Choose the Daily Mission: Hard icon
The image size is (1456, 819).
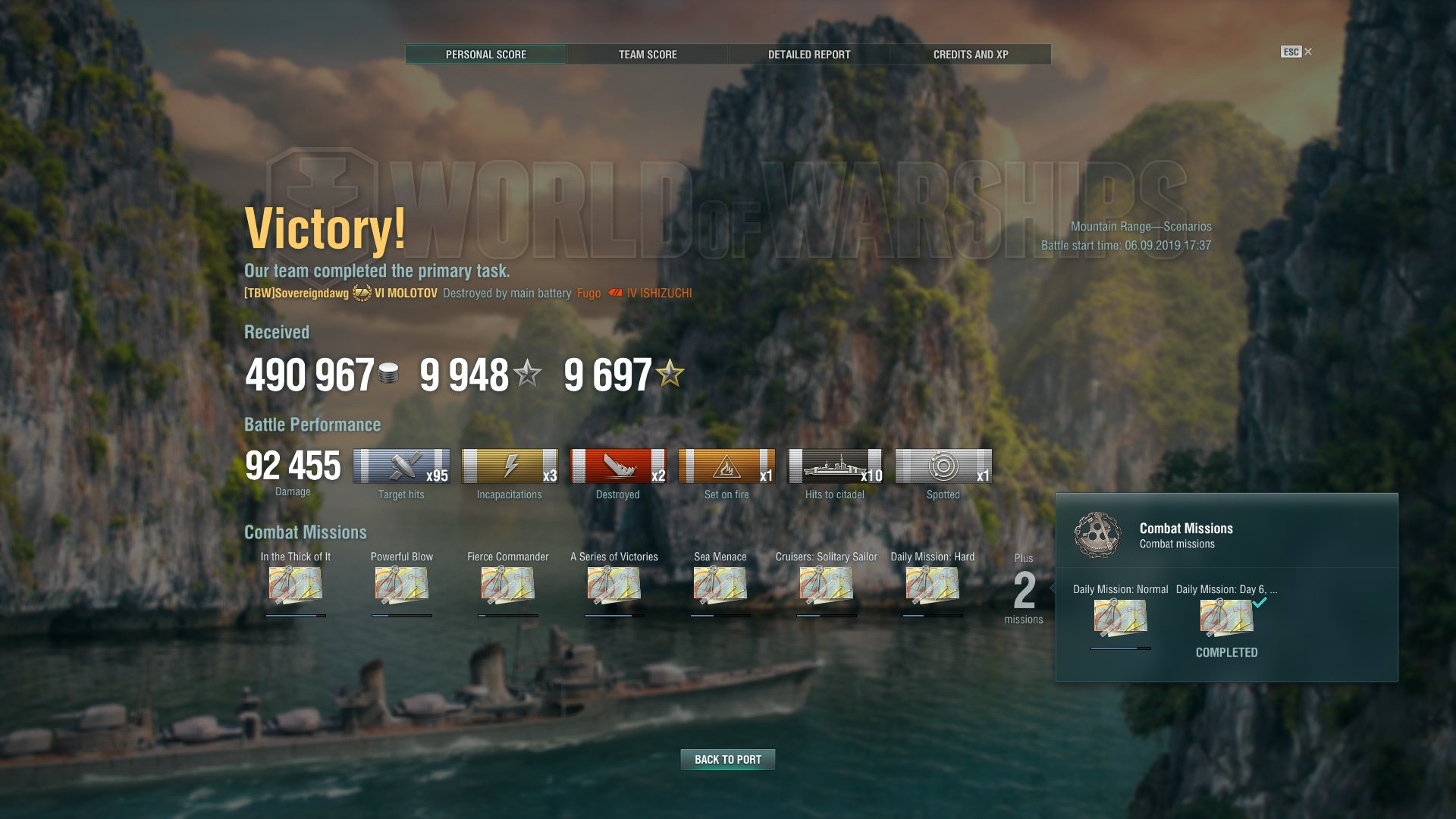933,586
